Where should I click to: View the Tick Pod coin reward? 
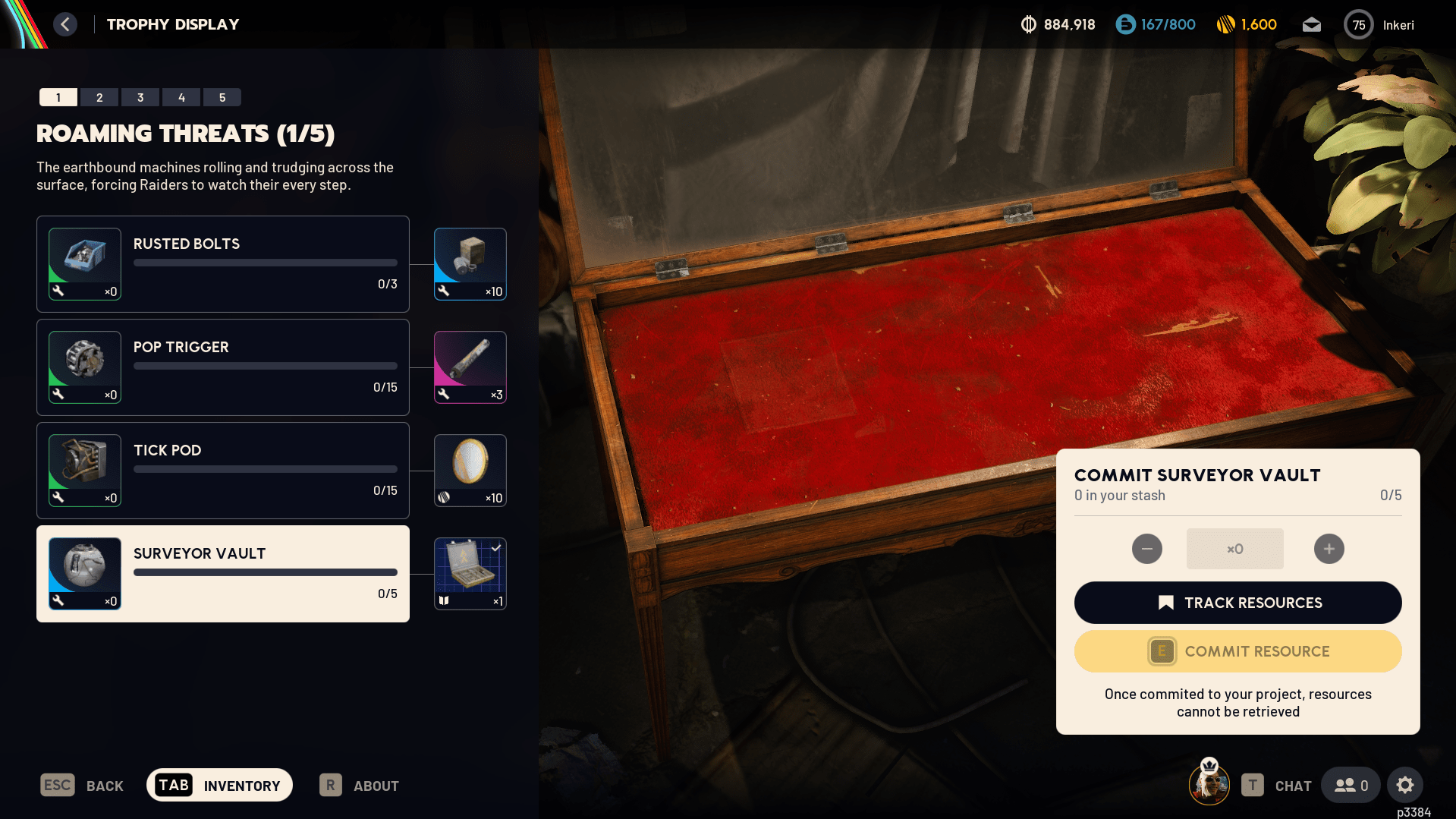click(x=470, y=471)
